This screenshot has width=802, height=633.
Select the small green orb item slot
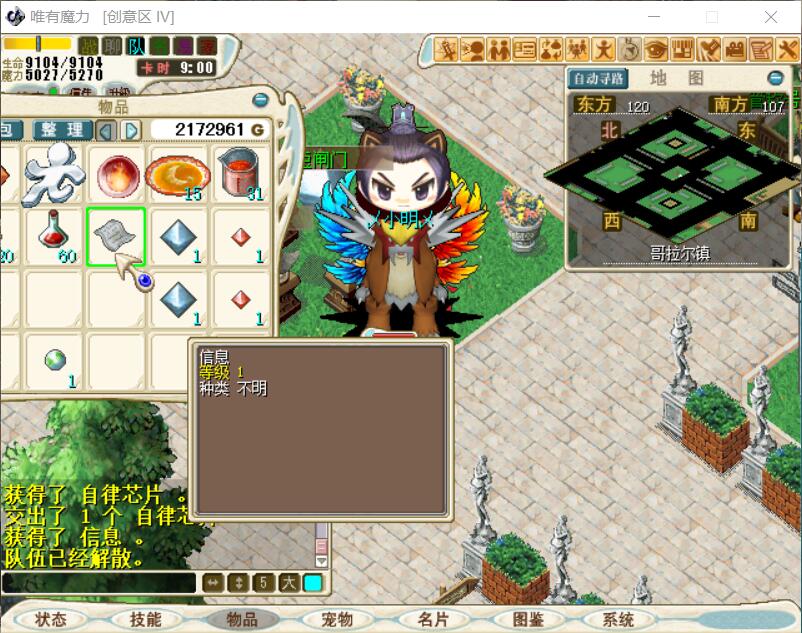(54, 360)
